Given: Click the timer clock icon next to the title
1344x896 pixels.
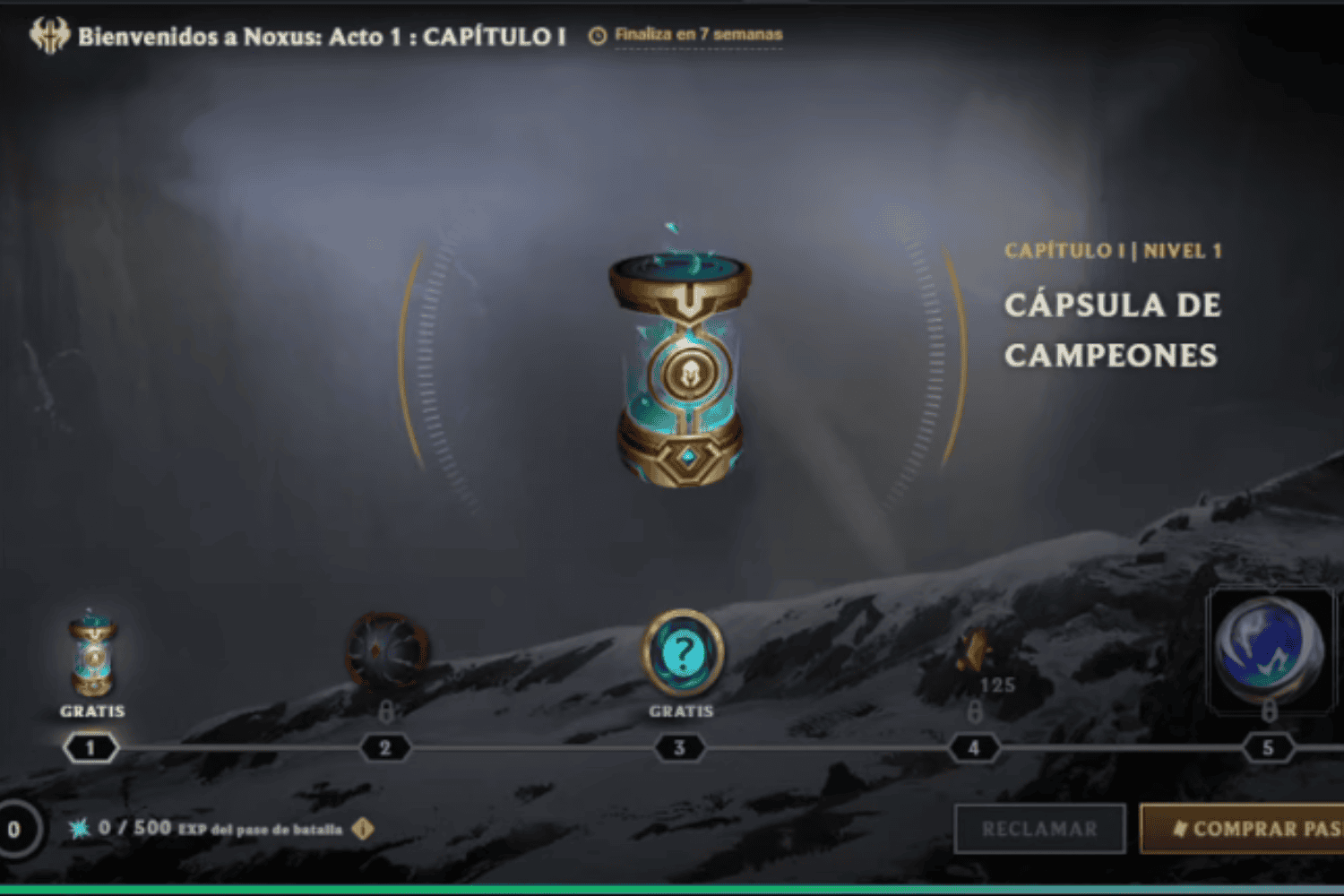Looking at the screenshot, I should [597, 34].
